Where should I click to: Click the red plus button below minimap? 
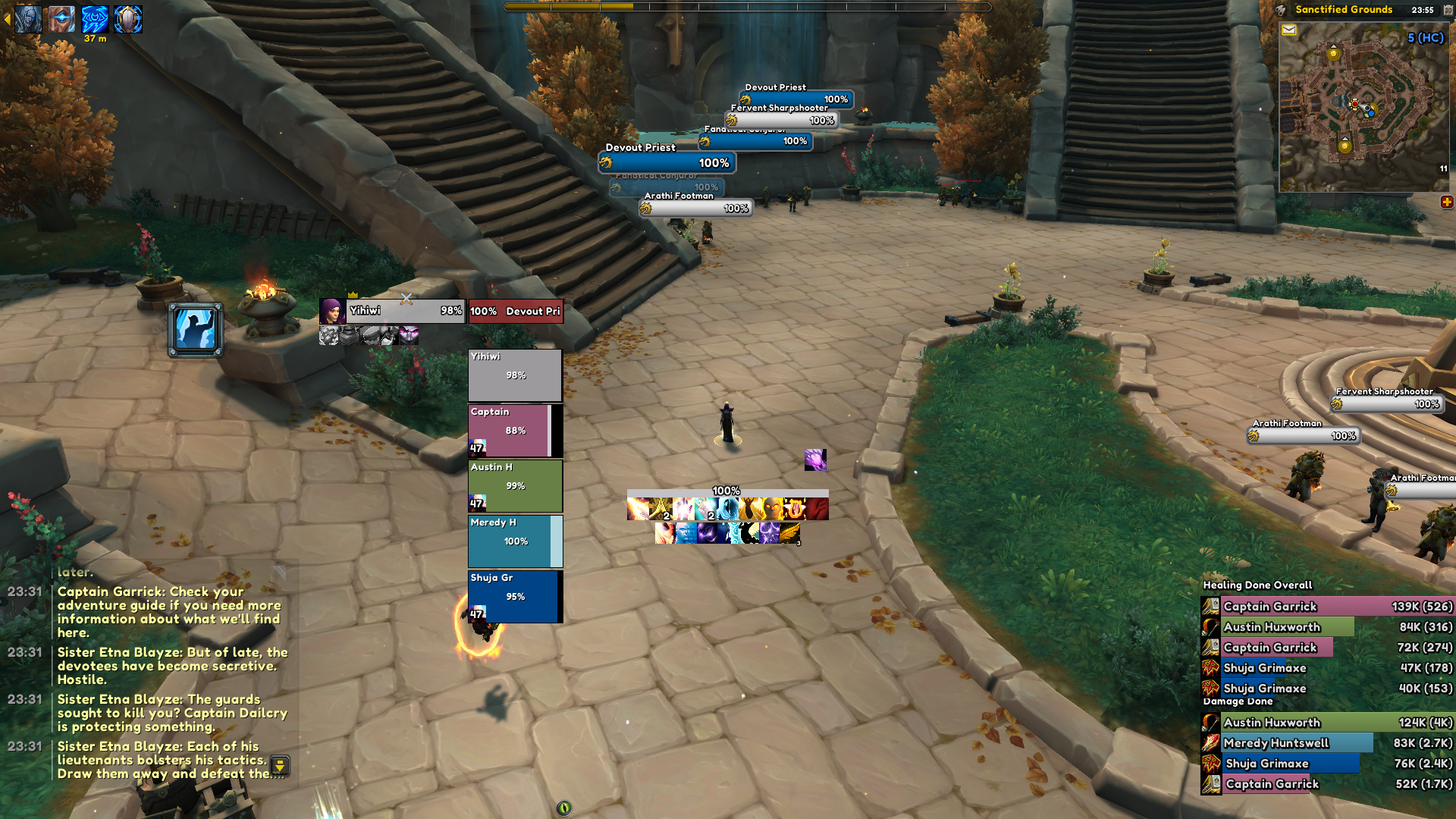pos(1447,202)
